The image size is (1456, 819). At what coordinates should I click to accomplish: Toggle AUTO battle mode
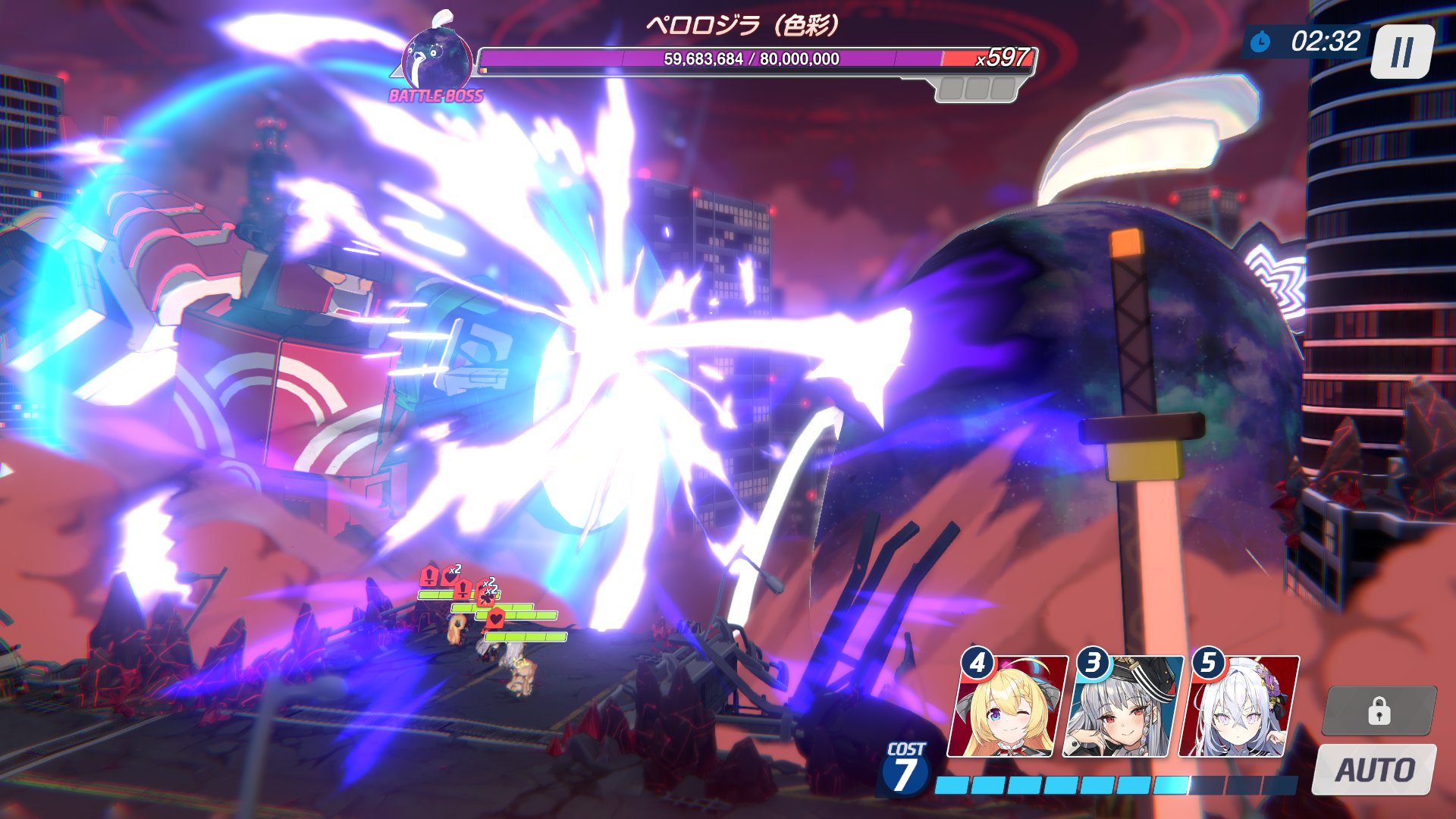click(x=1374, y=770)
